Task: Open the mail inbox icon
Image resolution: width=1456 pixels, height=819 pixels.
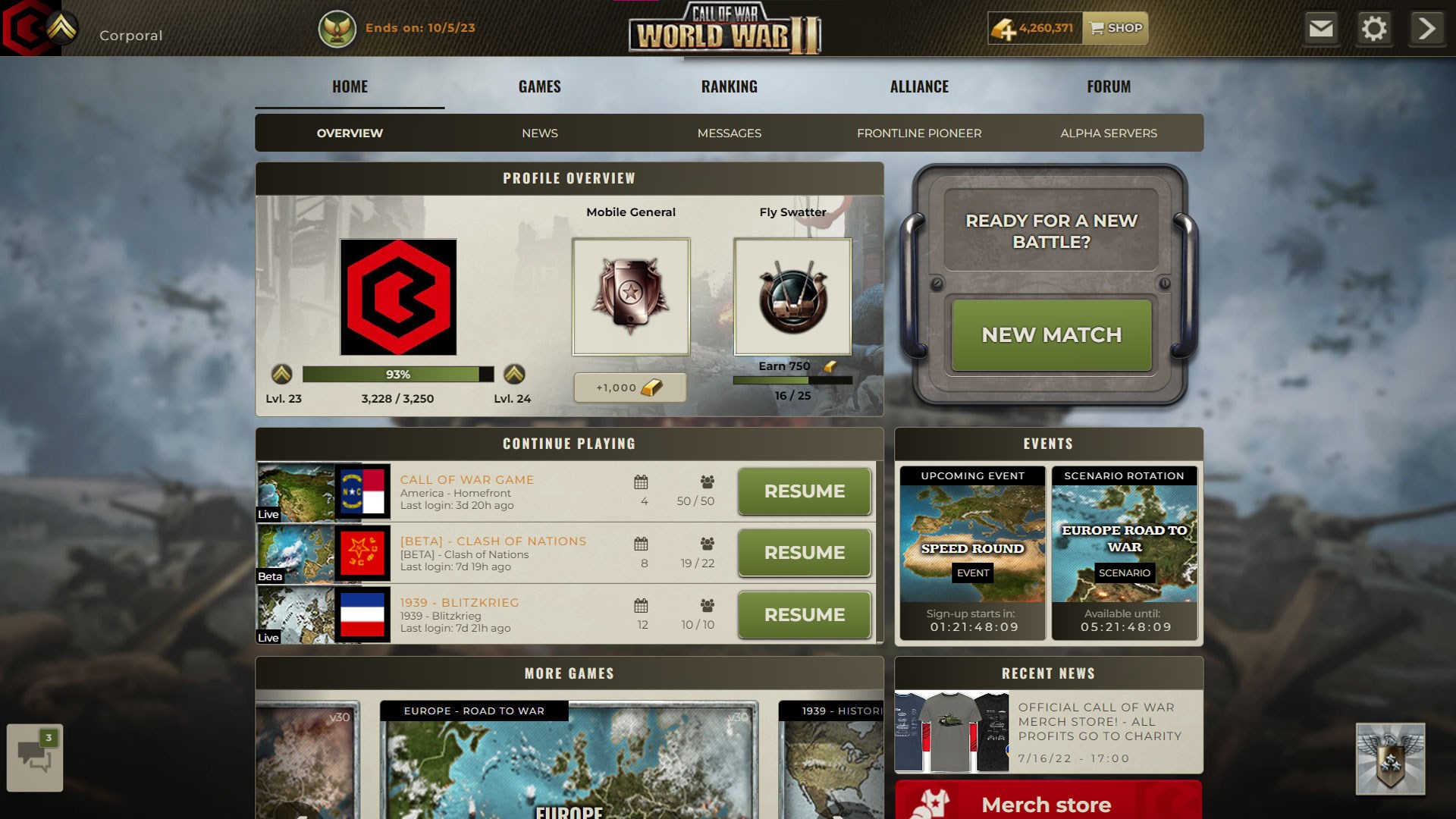Action: pyautogui.click(x=1321, y=29)
